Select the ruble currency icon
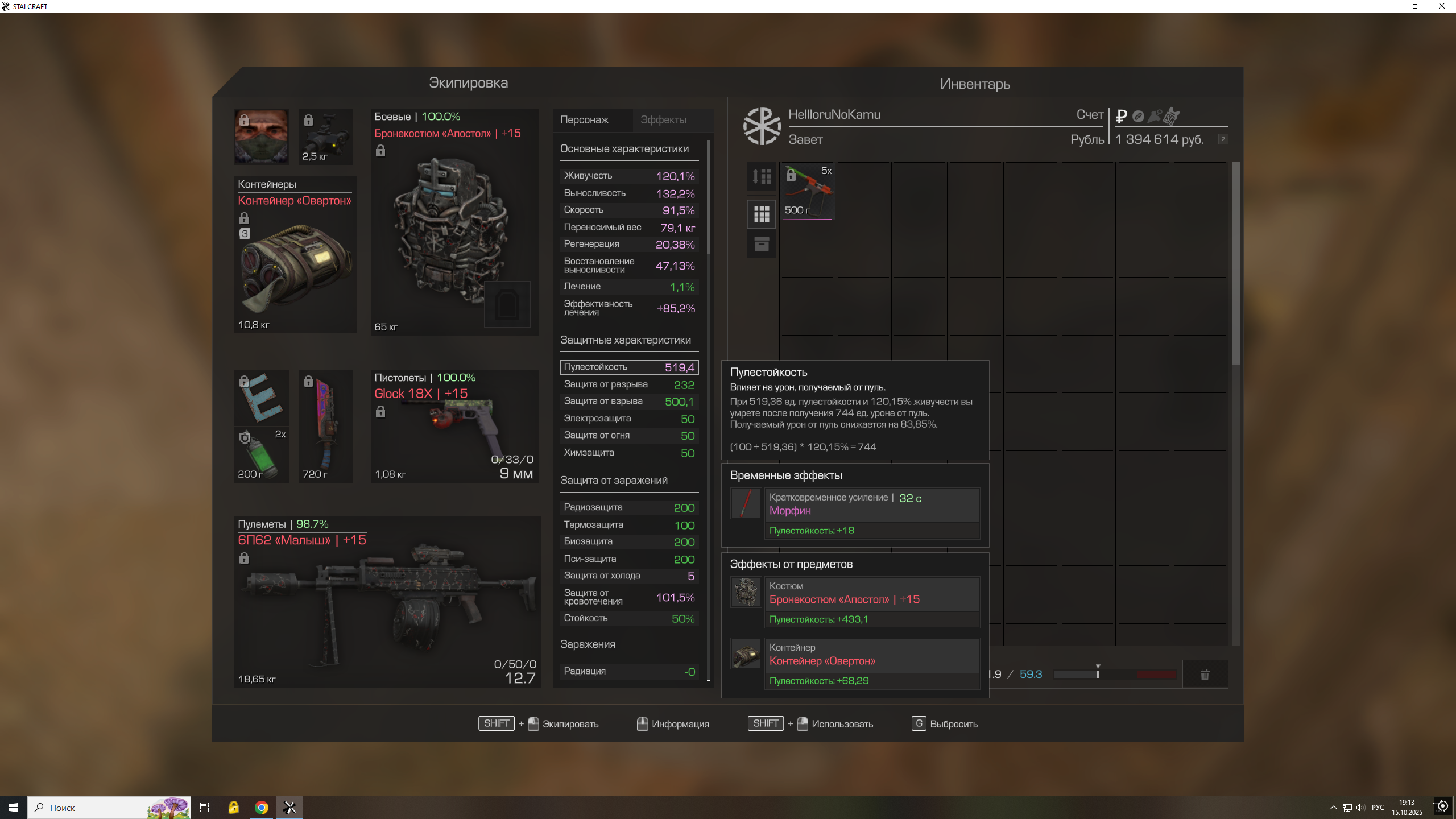The width and height of the screenshot is (1456, 819). point(1121,116)
